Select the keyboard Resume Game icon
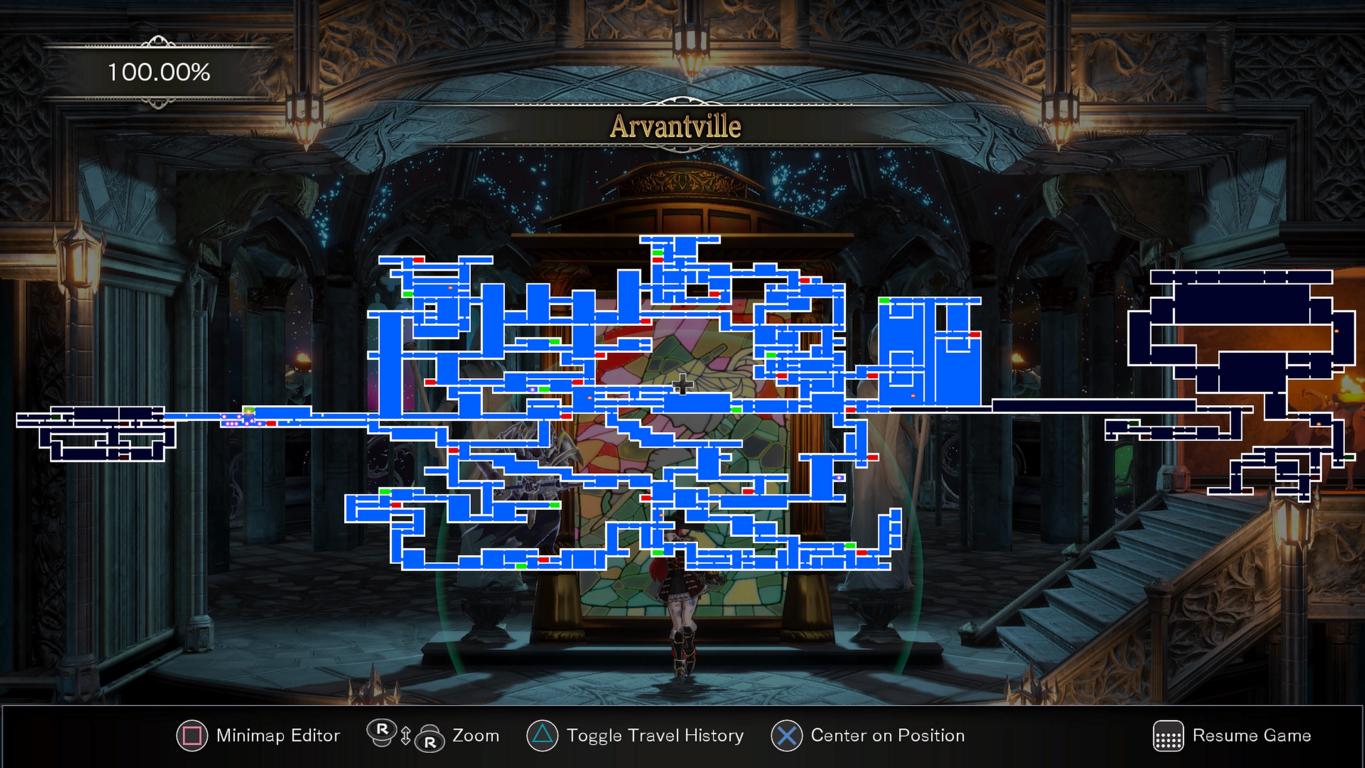Image resolution: width=1365 pixels, height=768 pixels. pos(1167,737)
